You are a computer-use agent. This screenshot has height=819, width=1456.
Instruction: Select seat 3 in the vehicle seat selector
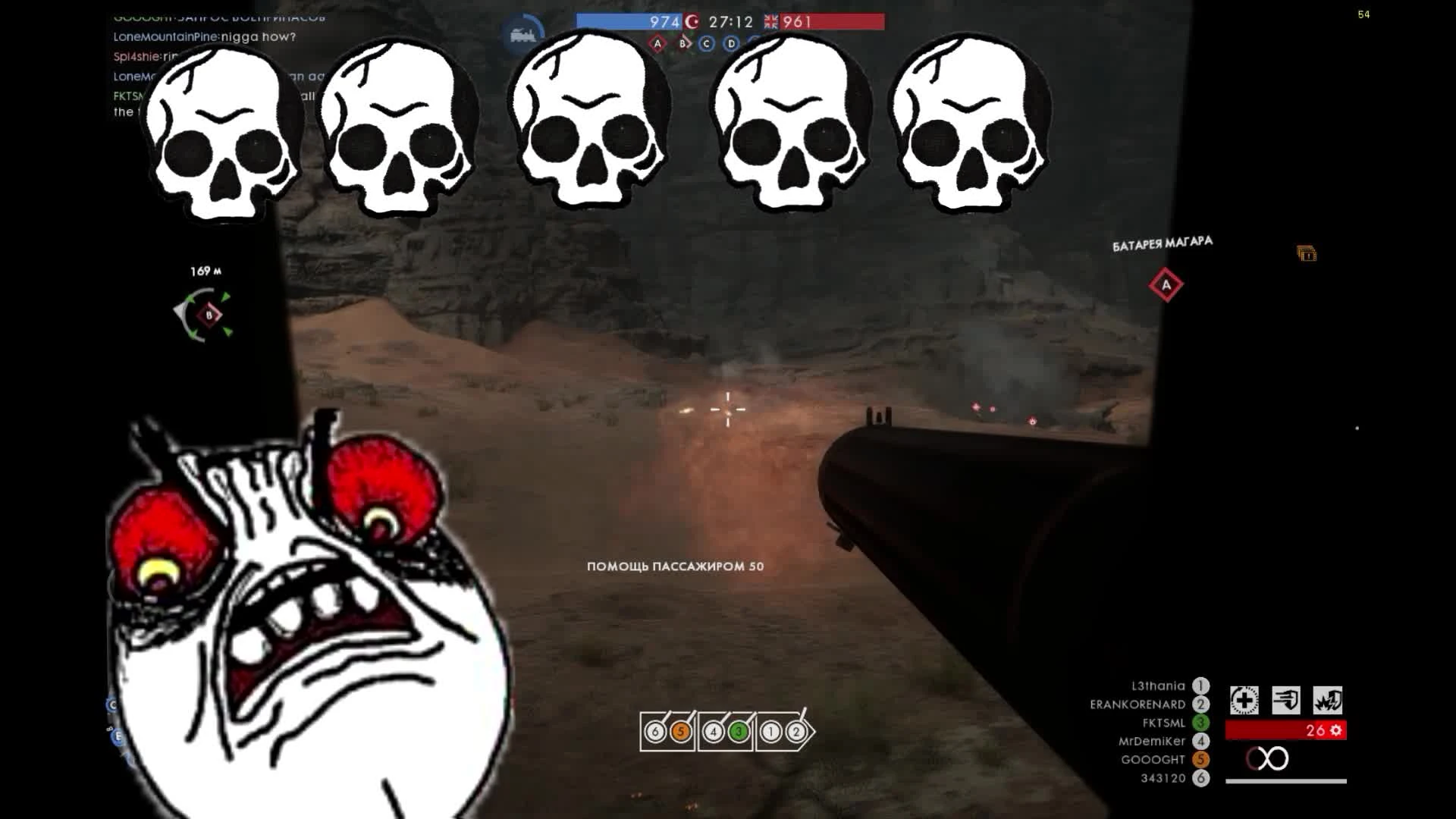(x=739, y=733)
